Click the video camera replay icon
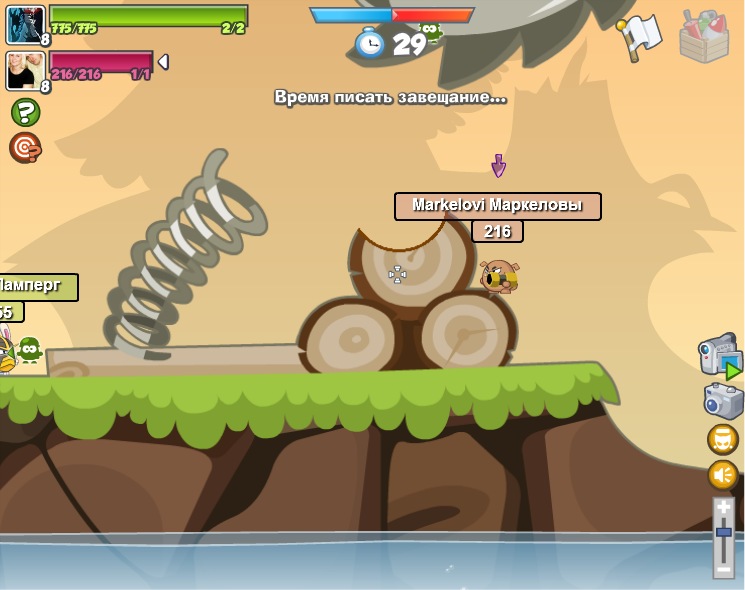Image resolution: width=745 pixels, height=590 pixels. (x=721, y=358)
